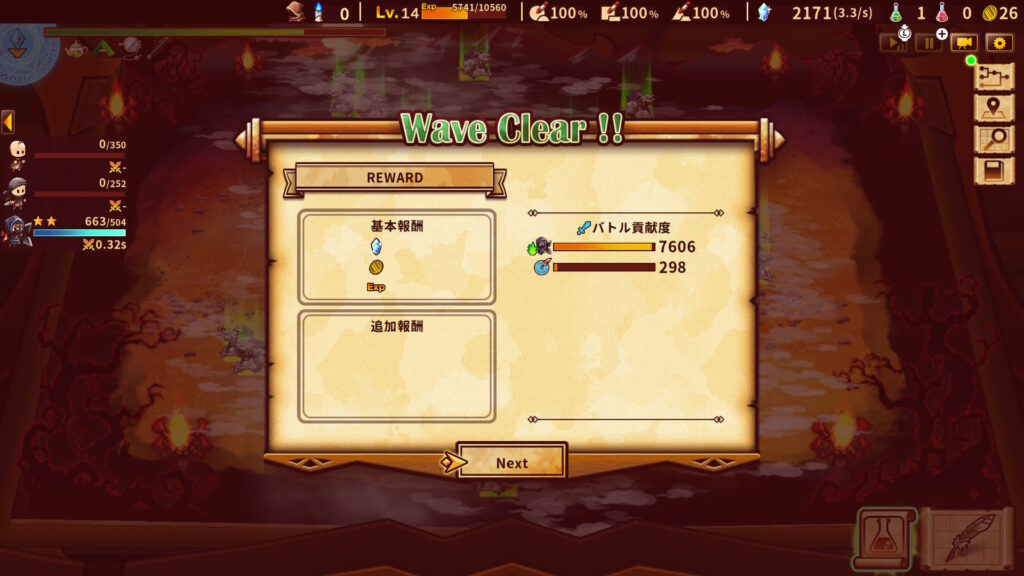Select the teapot item icon
The image size is (1024, 576).
[76, 48]
